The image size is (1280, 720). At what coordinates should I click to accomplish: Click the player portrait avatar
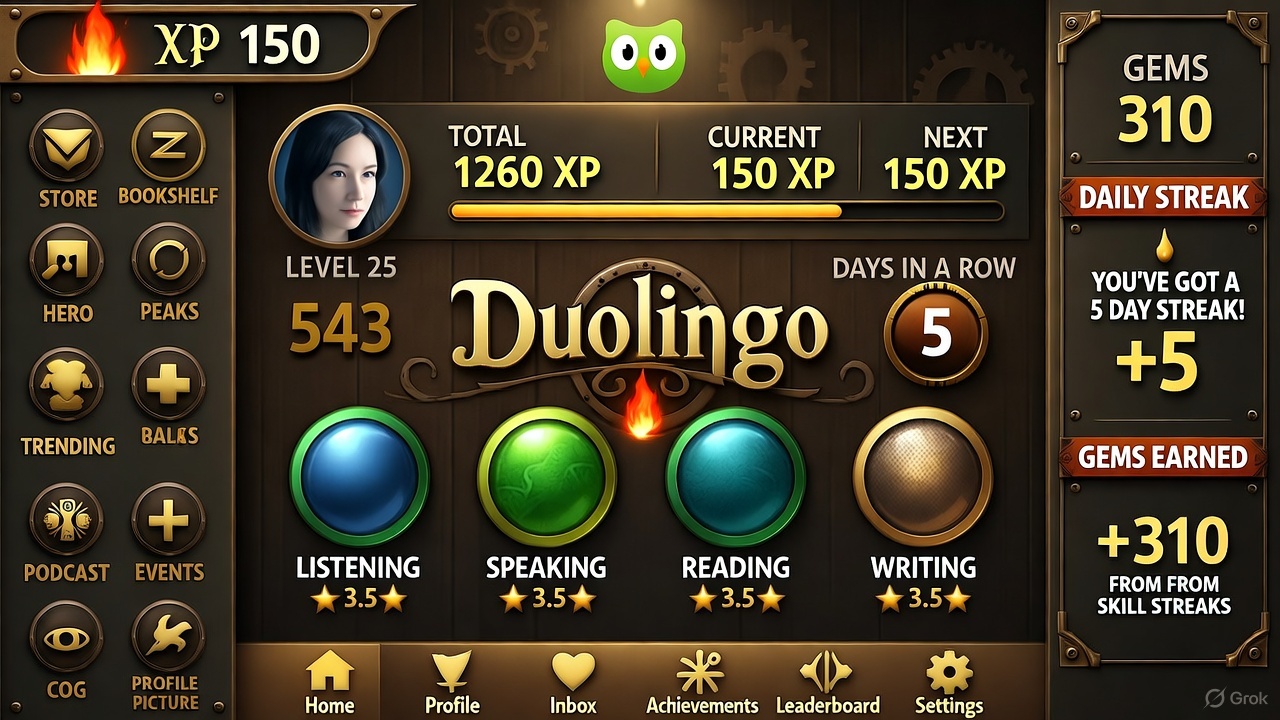coord(339,175)
